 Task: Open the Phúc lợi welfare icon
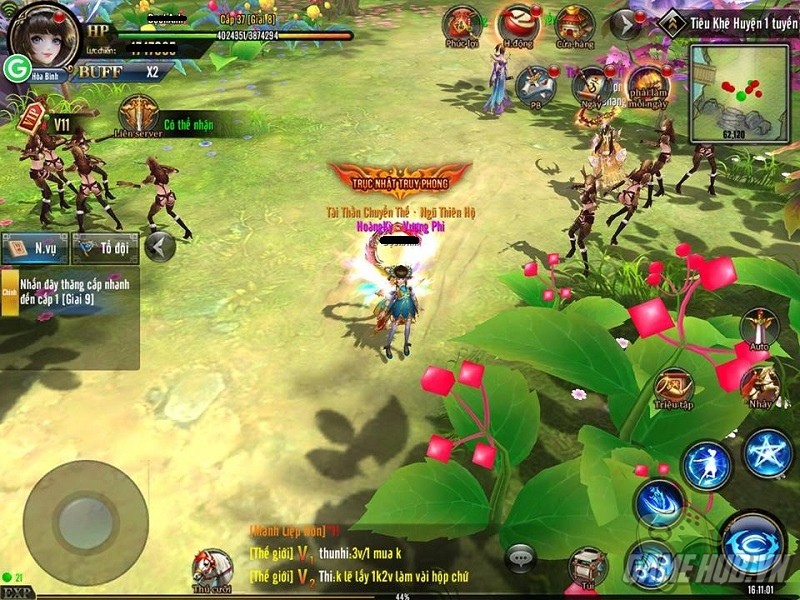point(462,26)
